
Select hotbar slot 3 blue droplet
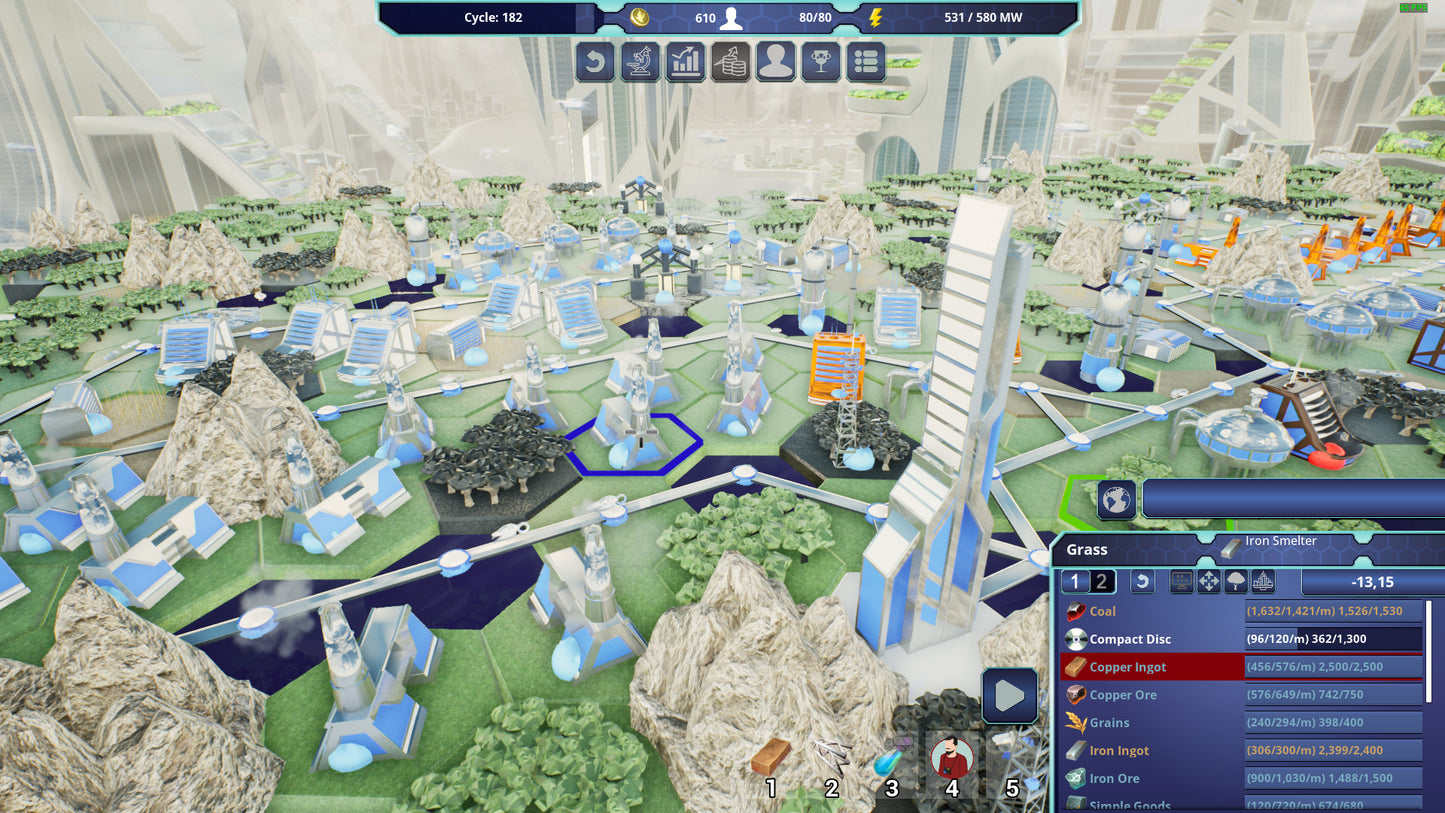tap(891, 762)
